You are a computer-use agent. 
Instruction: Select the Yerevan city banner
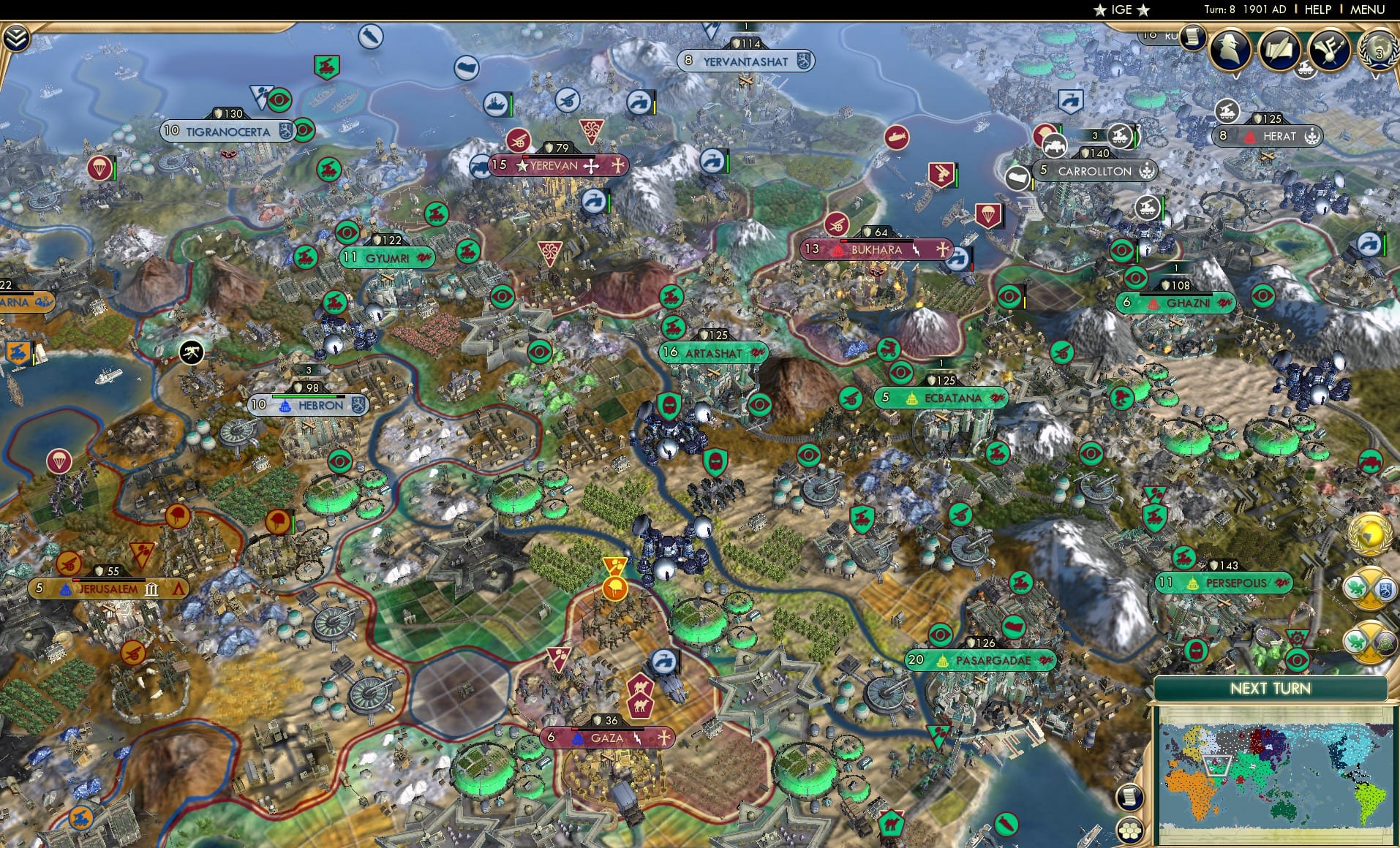tap(557, 166)
